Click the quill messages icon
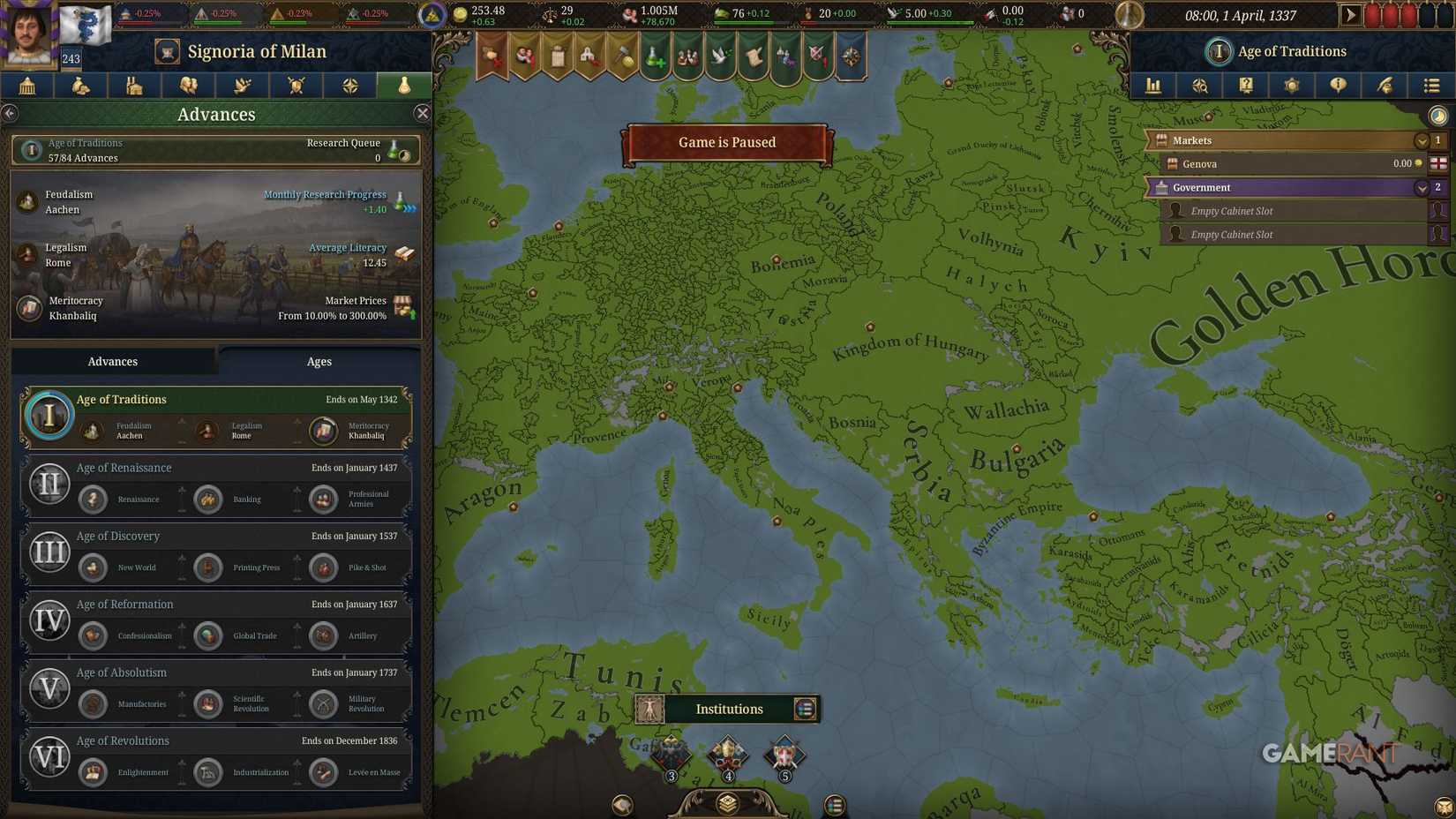1456x819 pixels. point(1385,86)
